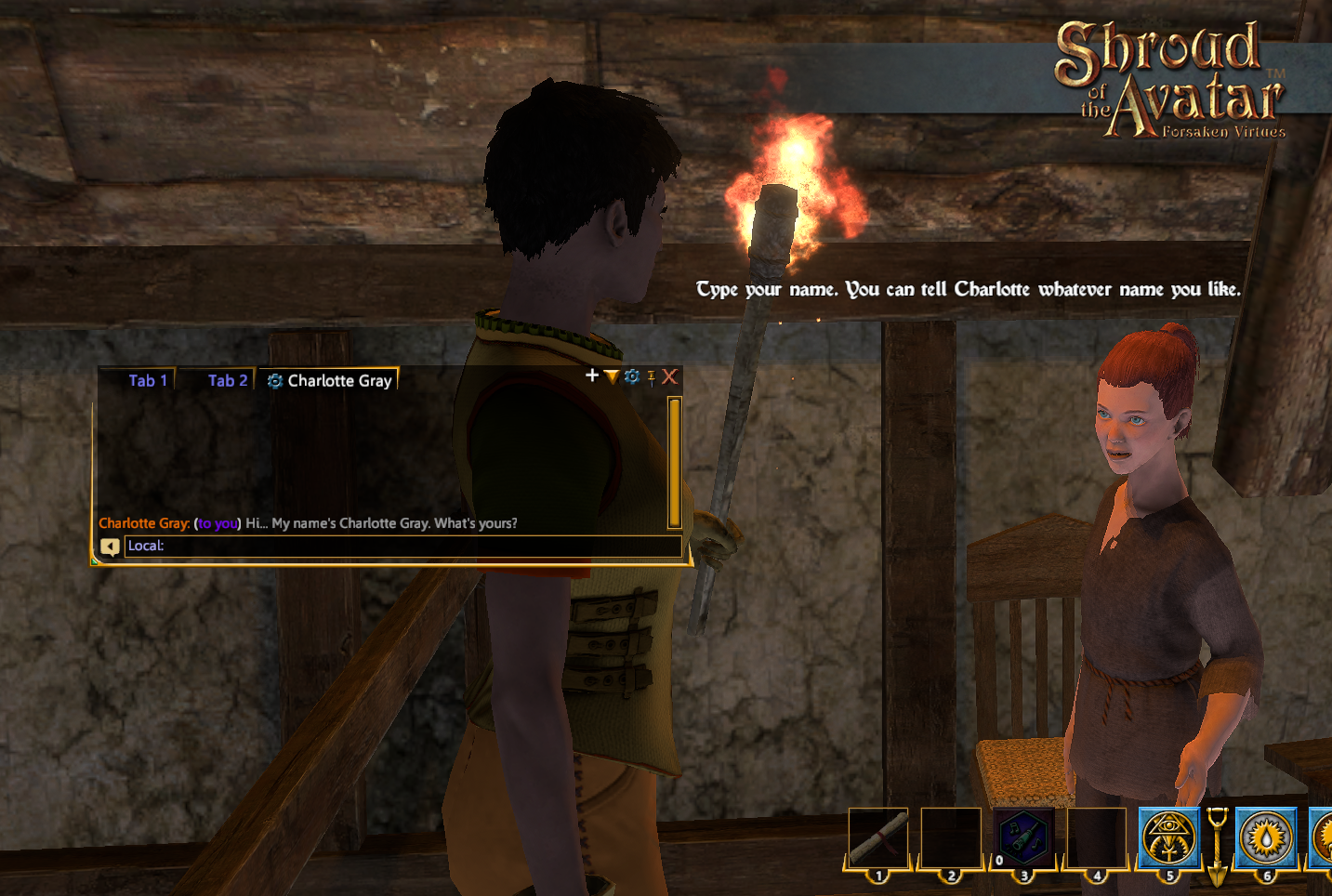This screenshot has height=896, width=1332.
Task: Activate the sun droplet ability in slot 6
Action: (1266, 837)
